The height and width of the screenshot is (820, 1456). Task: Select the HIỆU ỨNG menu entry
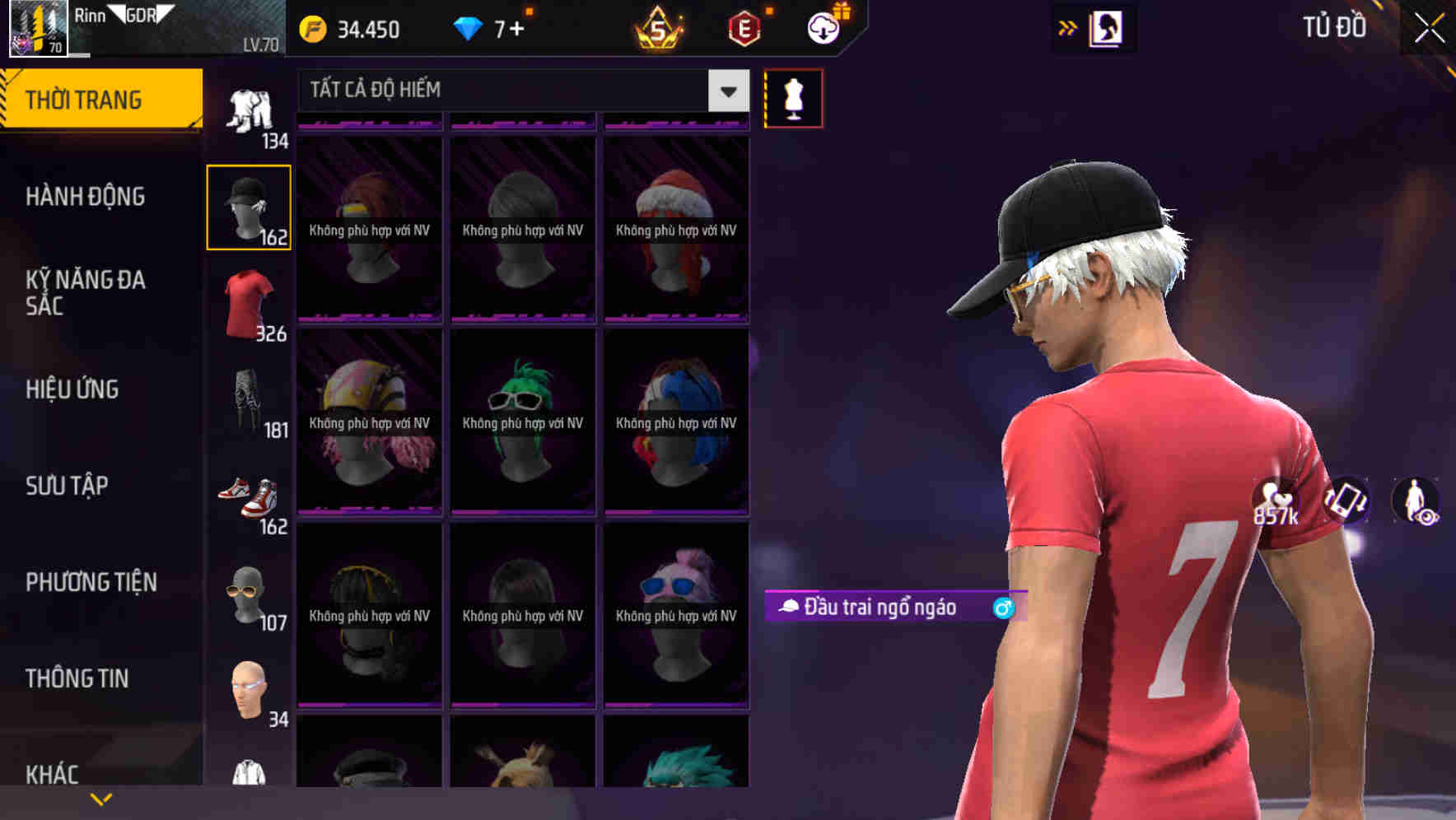click(x=71, y=389)
